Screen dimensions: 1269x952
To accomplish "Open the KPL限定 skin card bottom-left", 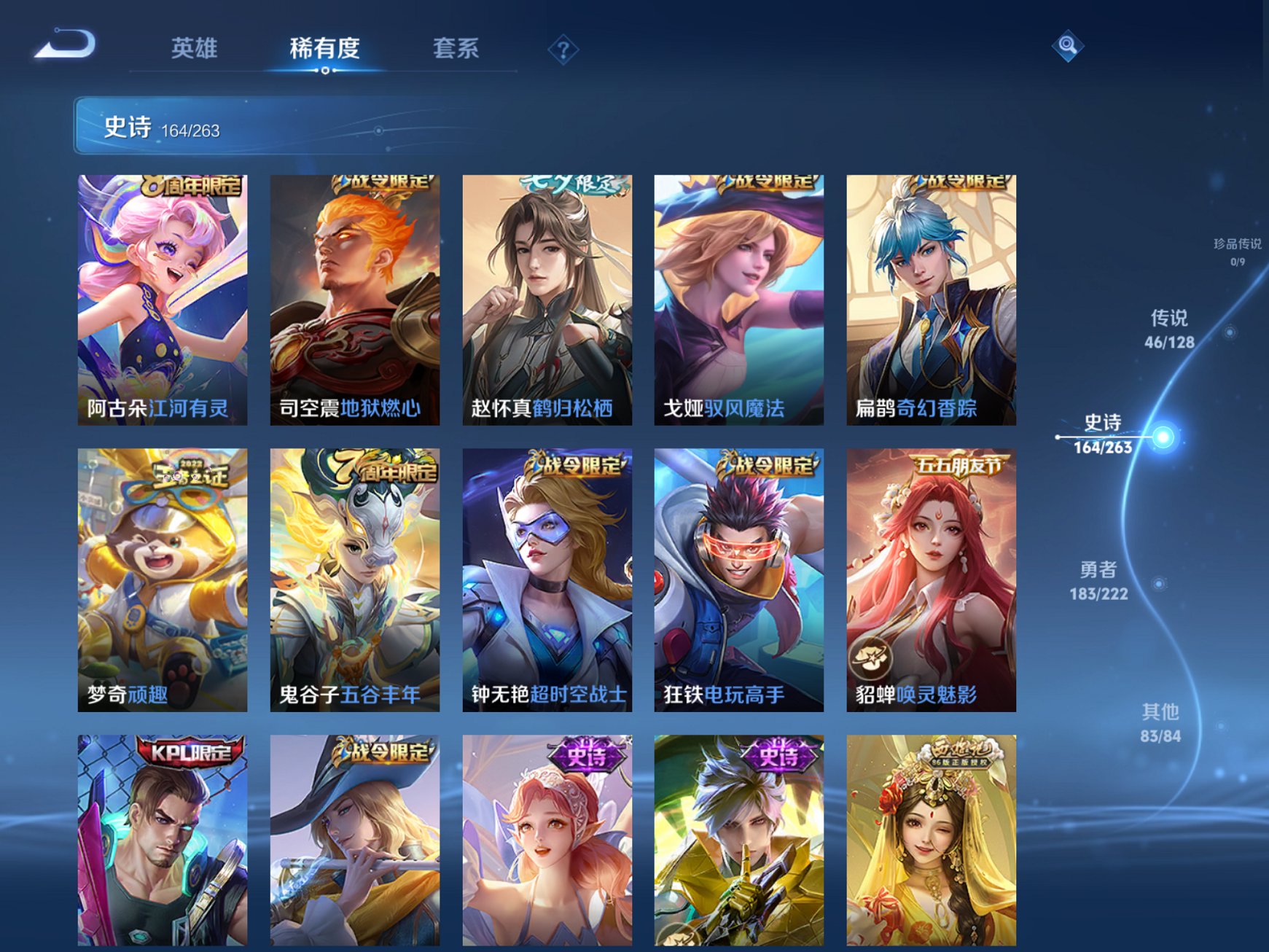I will click(161, 846).
